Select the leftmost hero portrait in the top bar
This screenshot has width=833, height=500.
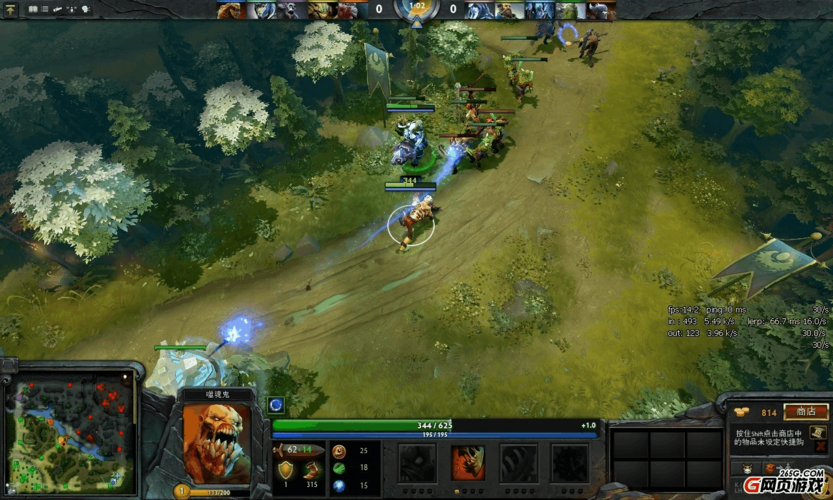(x=229, y=10)
